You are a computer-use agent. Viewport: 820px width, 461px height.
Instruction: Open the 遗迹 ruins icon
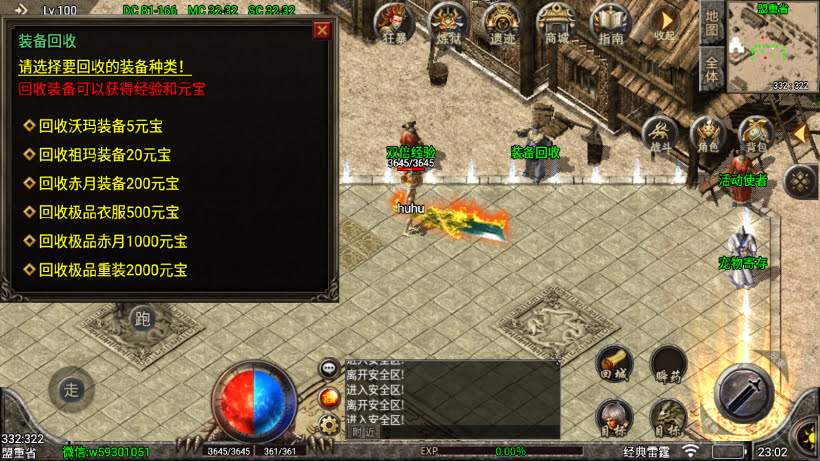pyautogui.click(x=502, y=23)
